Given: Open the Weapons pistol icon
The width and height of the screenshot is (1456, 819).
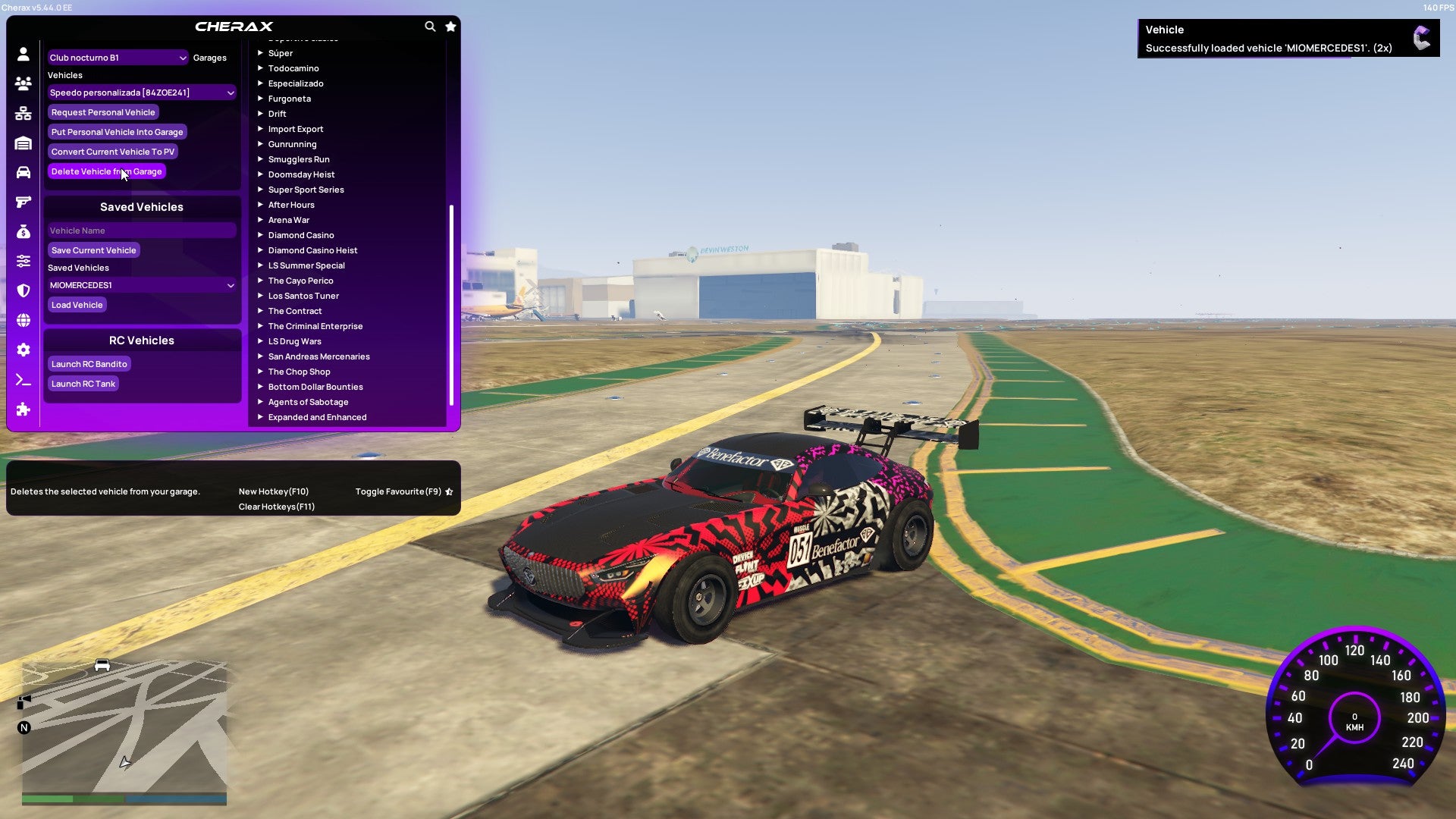Looking at the screenshot, I should (23, 200).
